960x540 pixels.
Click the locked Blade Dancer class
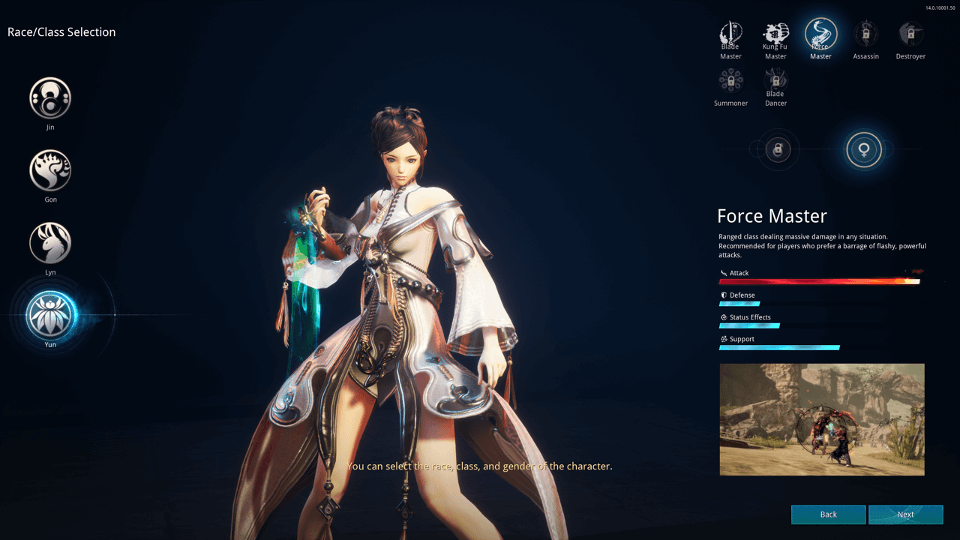pos(776,81)
